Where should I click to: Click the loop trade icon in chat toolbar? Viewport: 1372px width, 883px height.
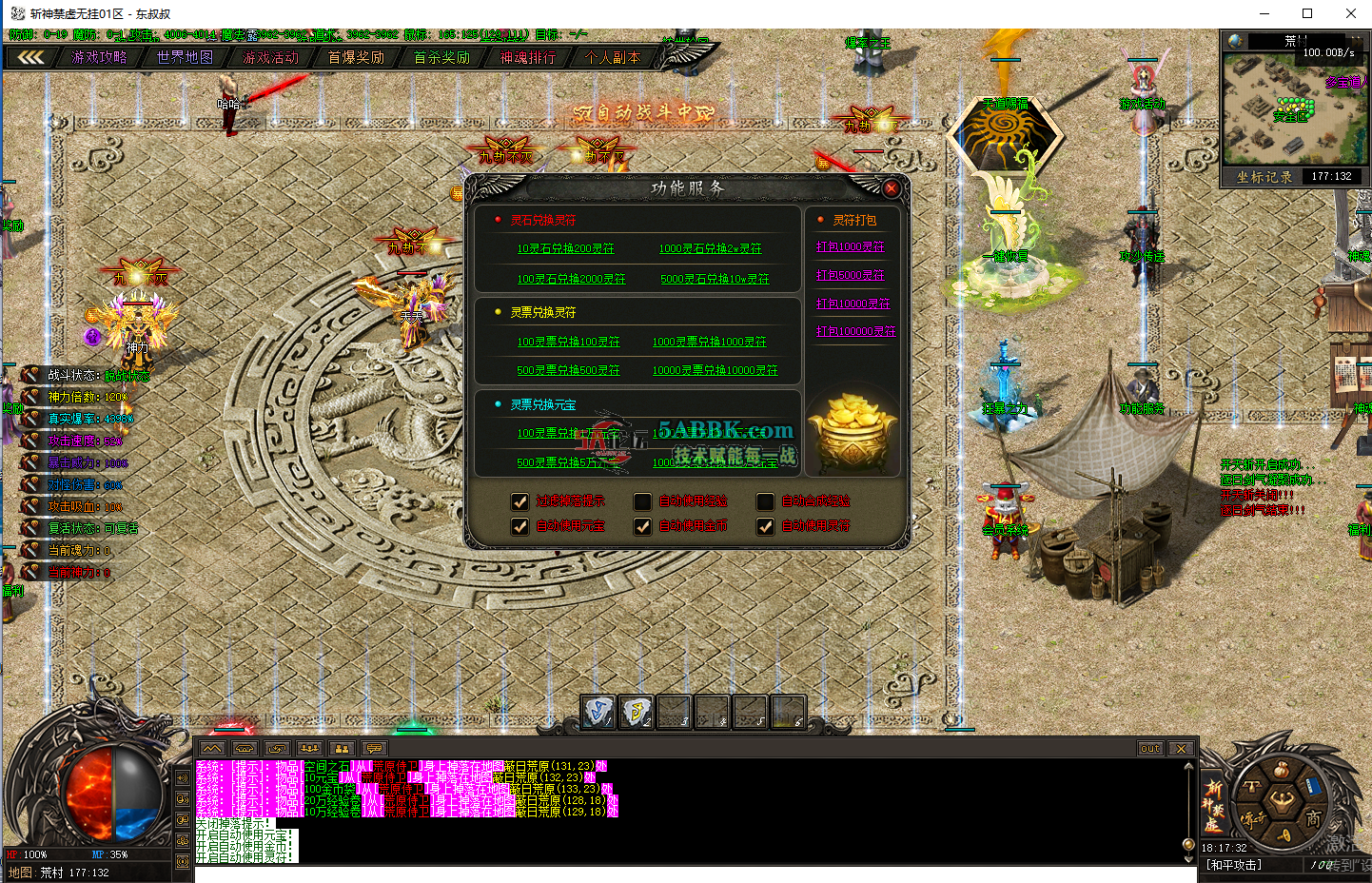click(x=277, y=748)
